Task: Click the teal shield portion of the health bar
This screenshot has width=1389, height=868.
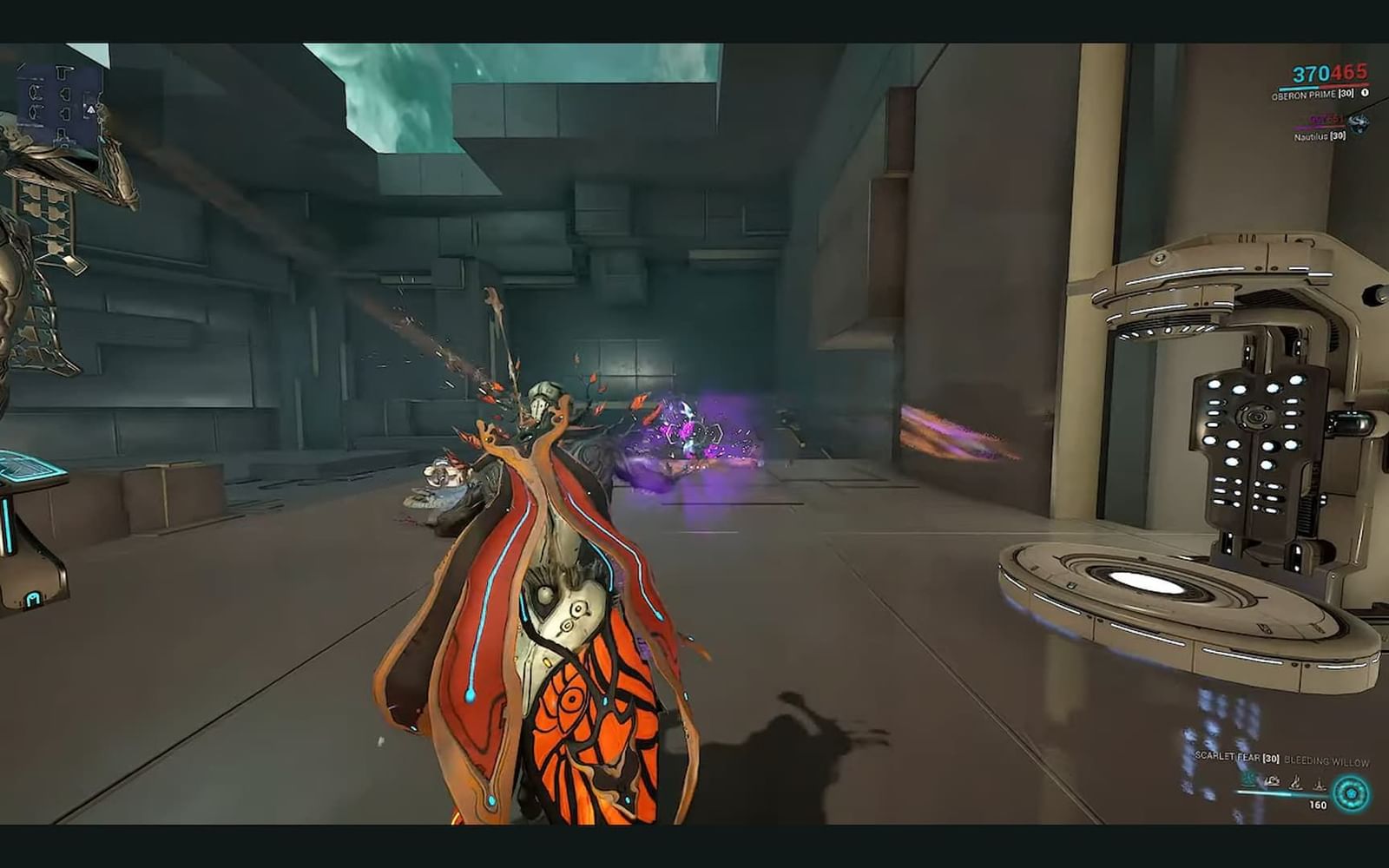Action: pyautogui.click(x=1300, y=88)
